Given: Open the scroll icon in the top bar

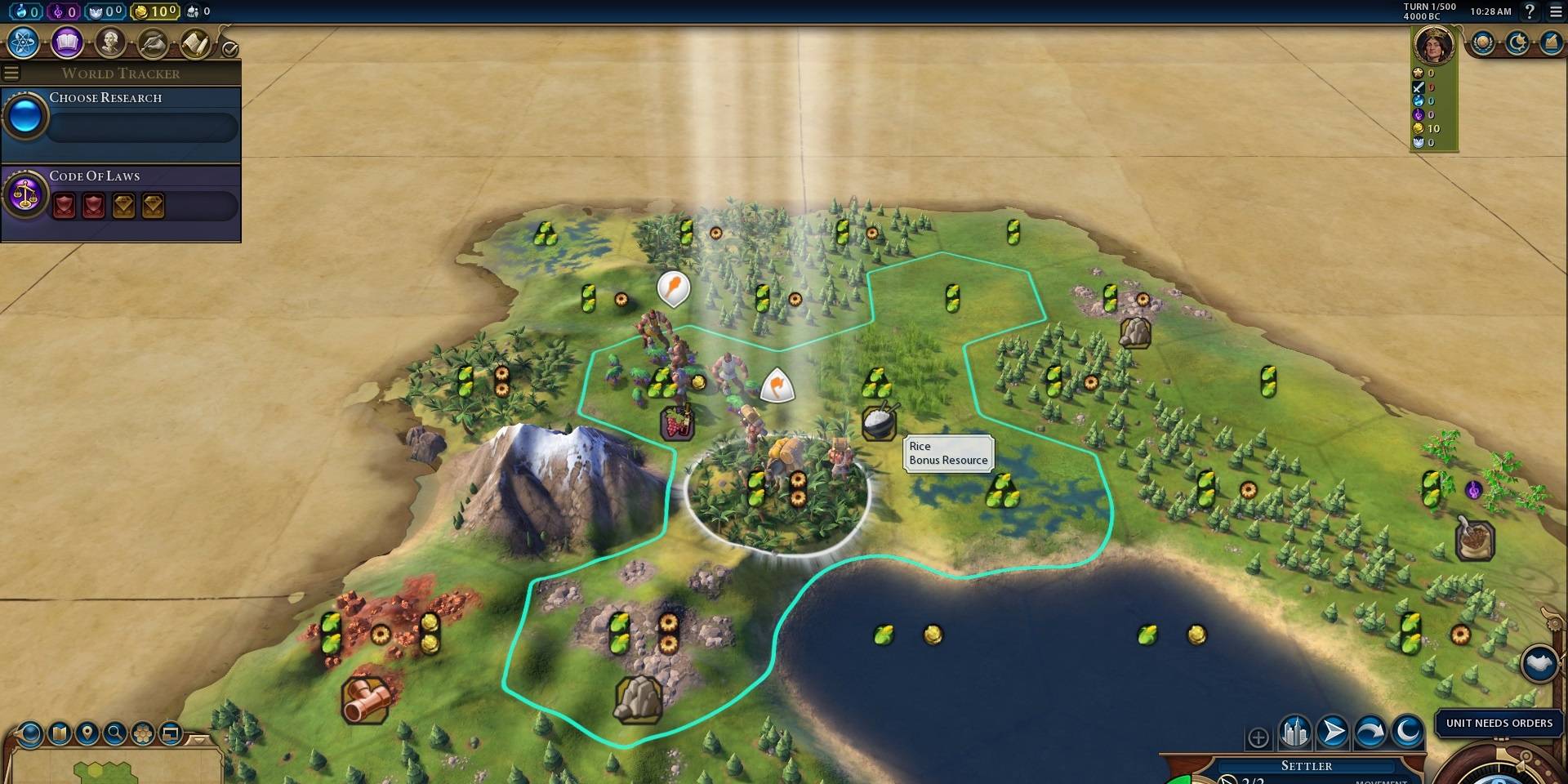Looking at the screenshot, I should coord(196,43).
